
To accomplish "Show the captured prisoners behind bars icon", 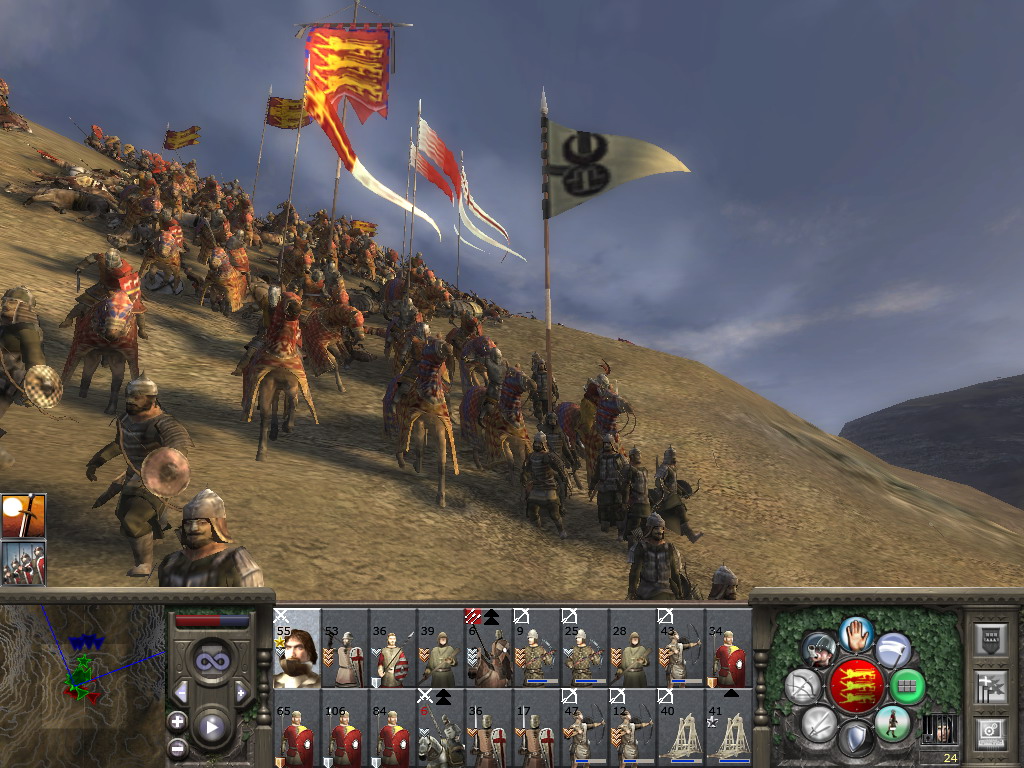I will (x=939, y=728).
